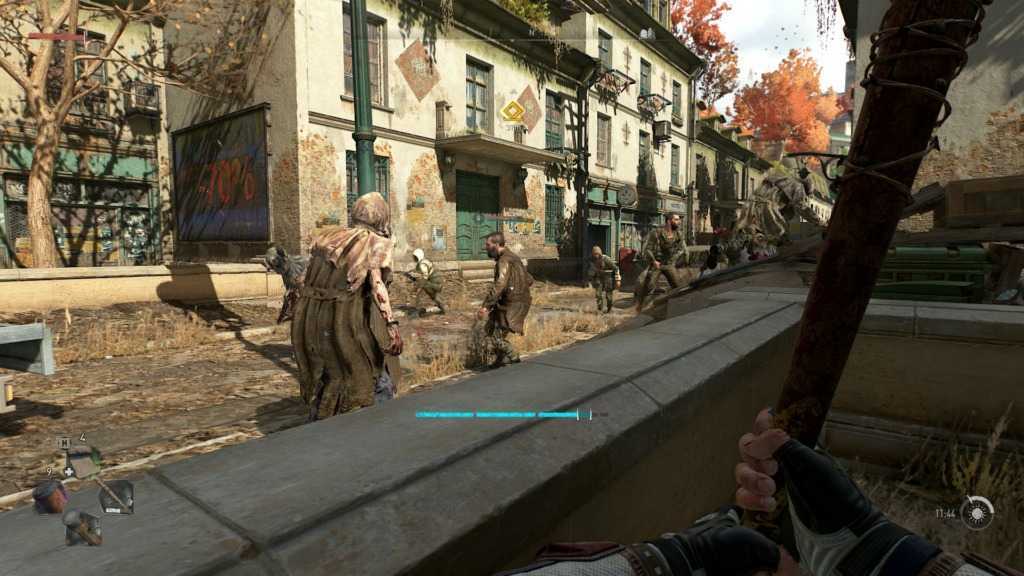Viewport: 1024px width, 576px height.
Task: Choose the round throwable item slot
Action: click(x=50, y=495)
